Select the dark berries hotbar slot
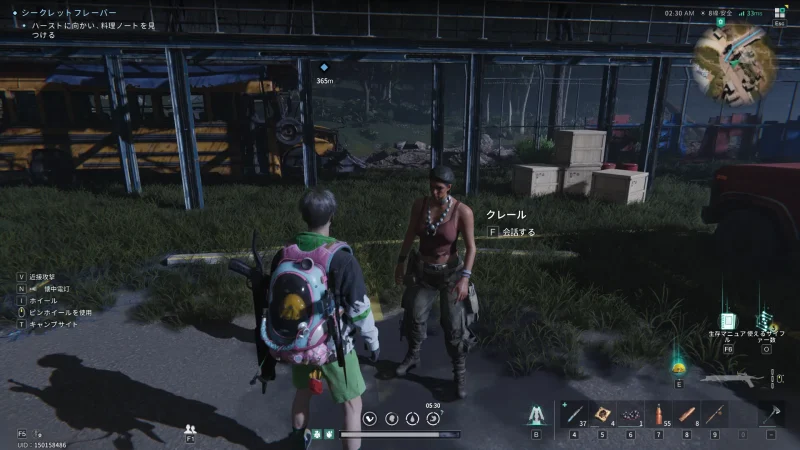This screenshot has height=450, width=800. point(630,414)
